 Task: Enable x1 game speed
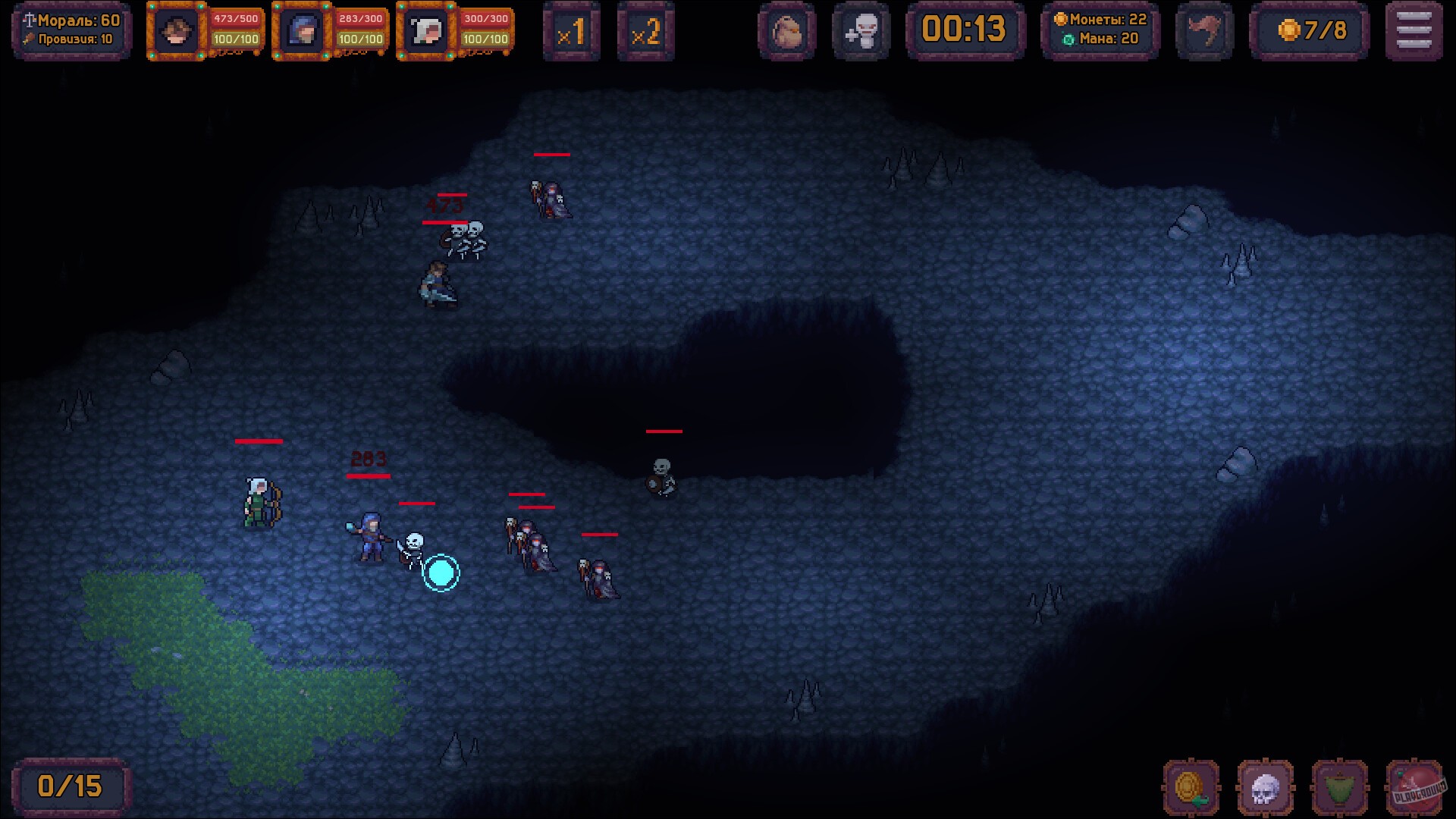pyautogui.click(x=573, y=31)
